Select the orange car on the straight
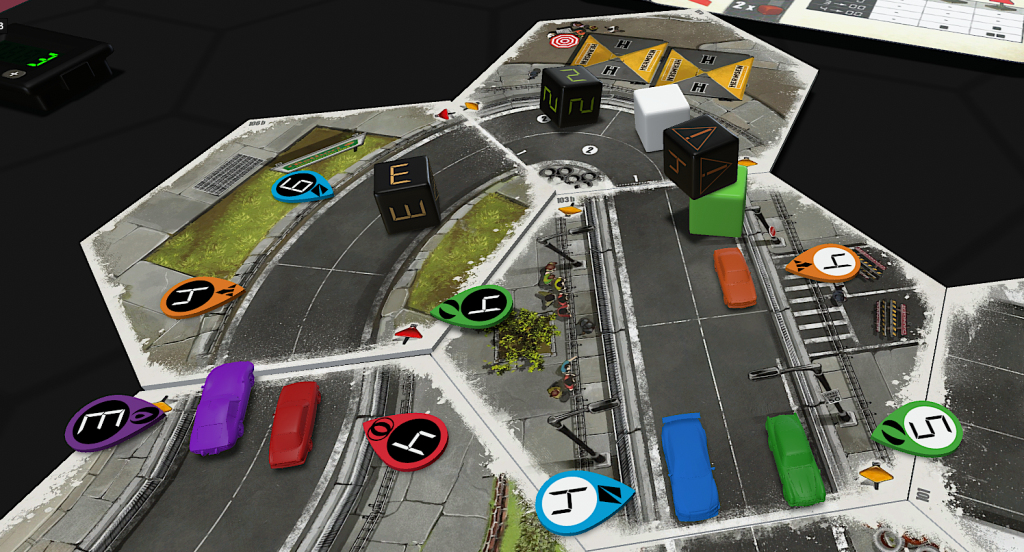 point(735,277)
